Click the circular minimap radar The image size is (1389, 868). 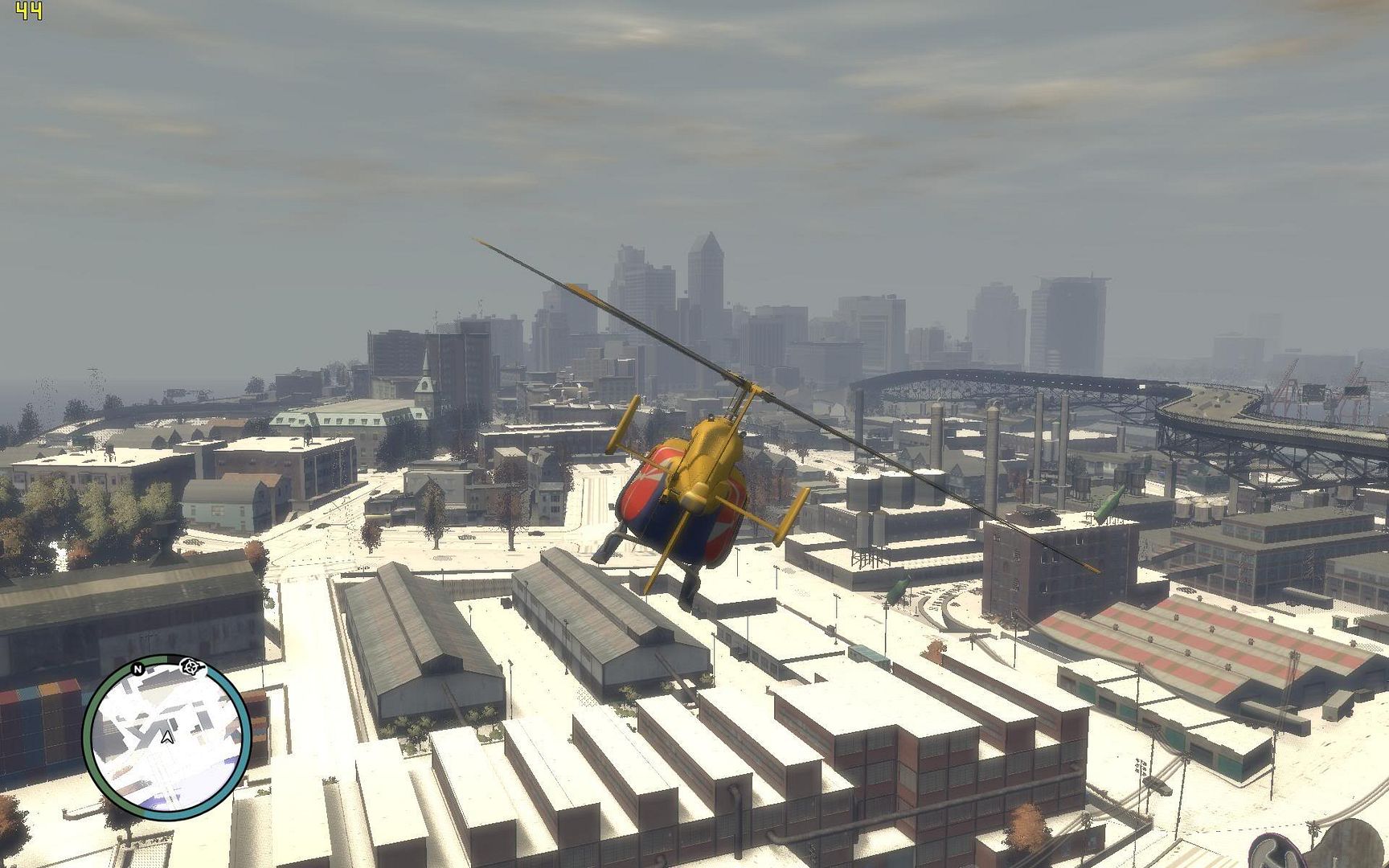click(166, 736)
